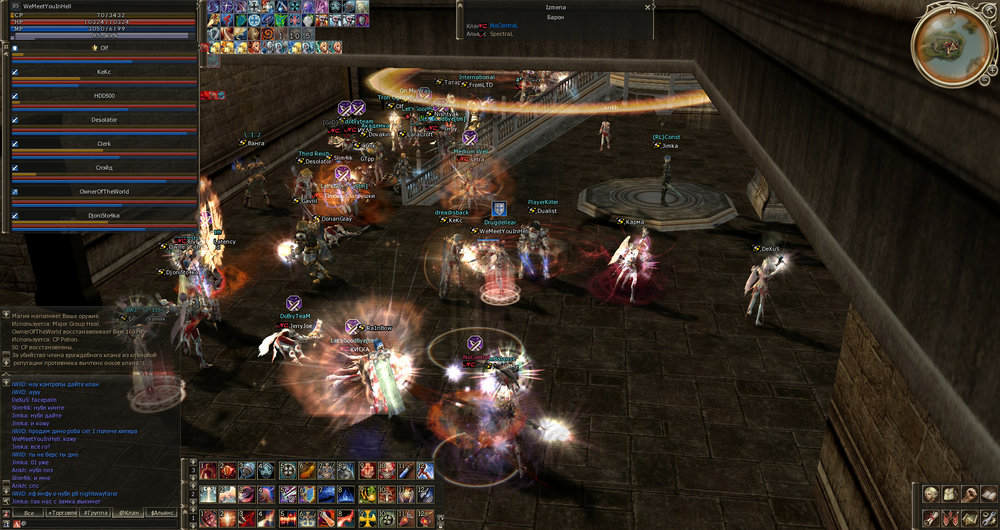Viewport: 1000px width, 530px height.
Task: Select OwnerOfTheWorld party entry
Action: click(x=104, y=191)
